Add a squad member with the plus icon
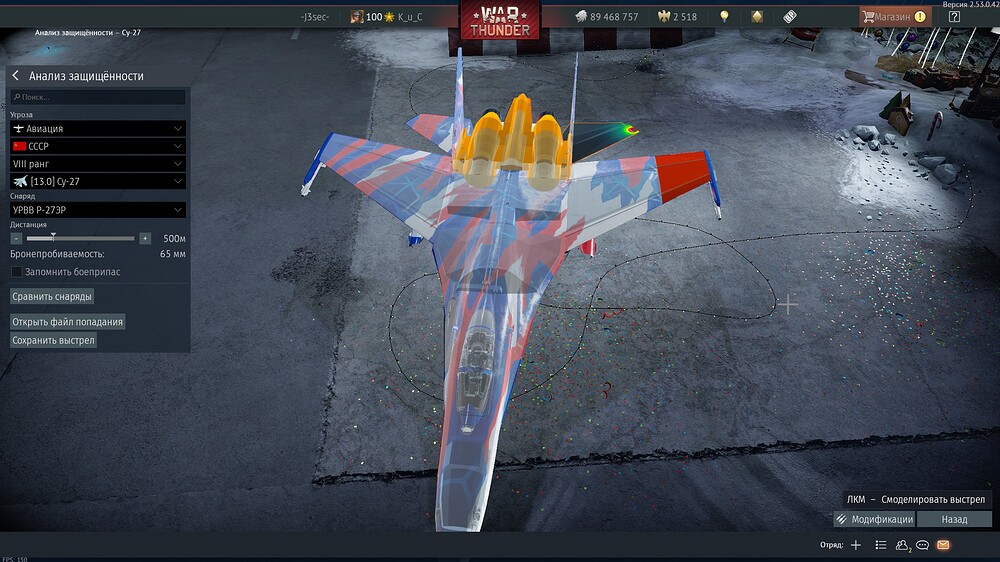The height and width of the screenshot is (562, 1000). coord(855,545)
